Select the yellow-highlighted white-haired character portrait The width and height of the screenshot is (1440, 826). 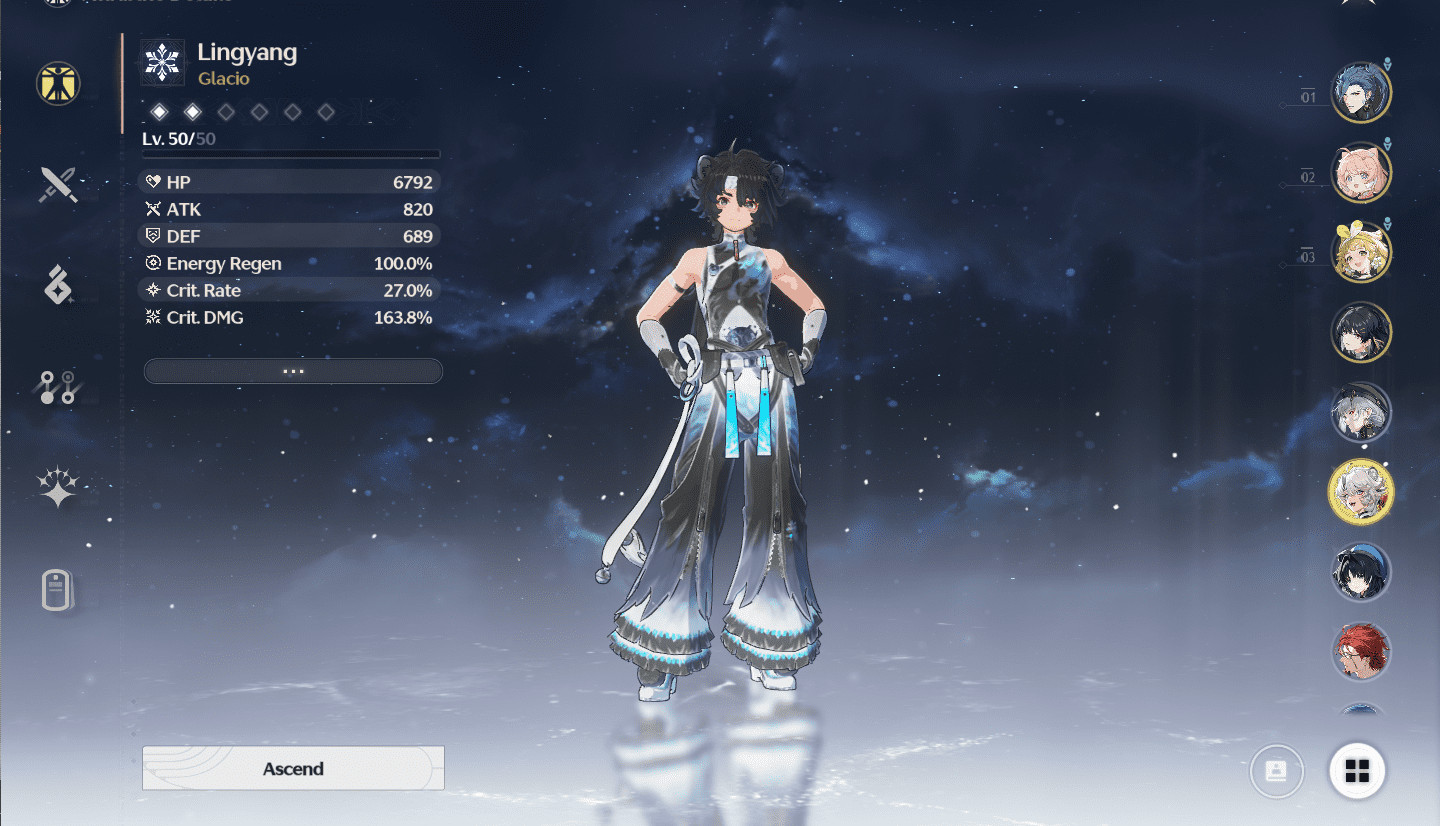1360,491
